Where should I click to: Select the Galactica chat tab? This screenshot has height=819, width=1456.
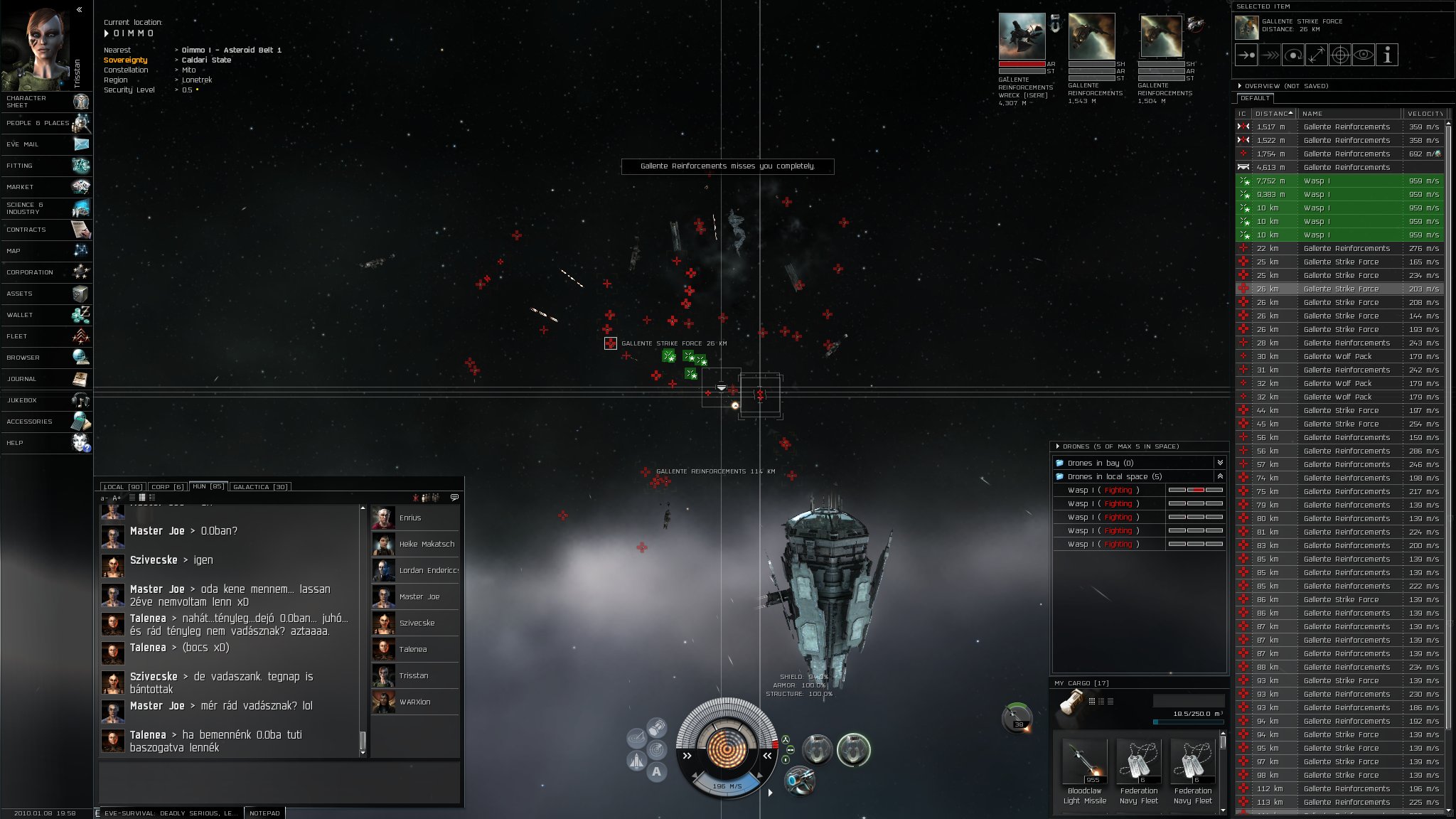(x=260, y=487)
